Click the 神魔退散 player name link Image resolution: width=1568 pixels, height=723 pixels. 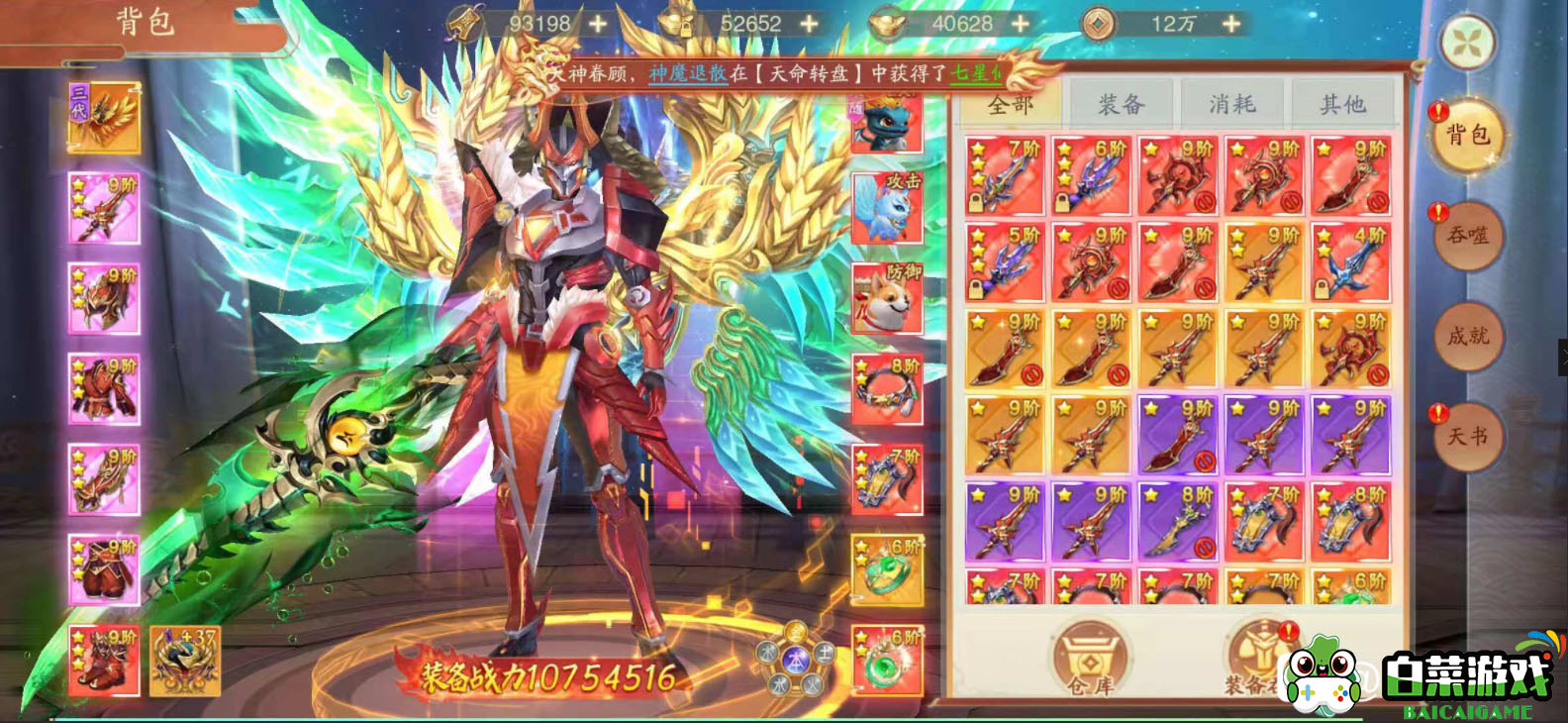pos(687,73)
